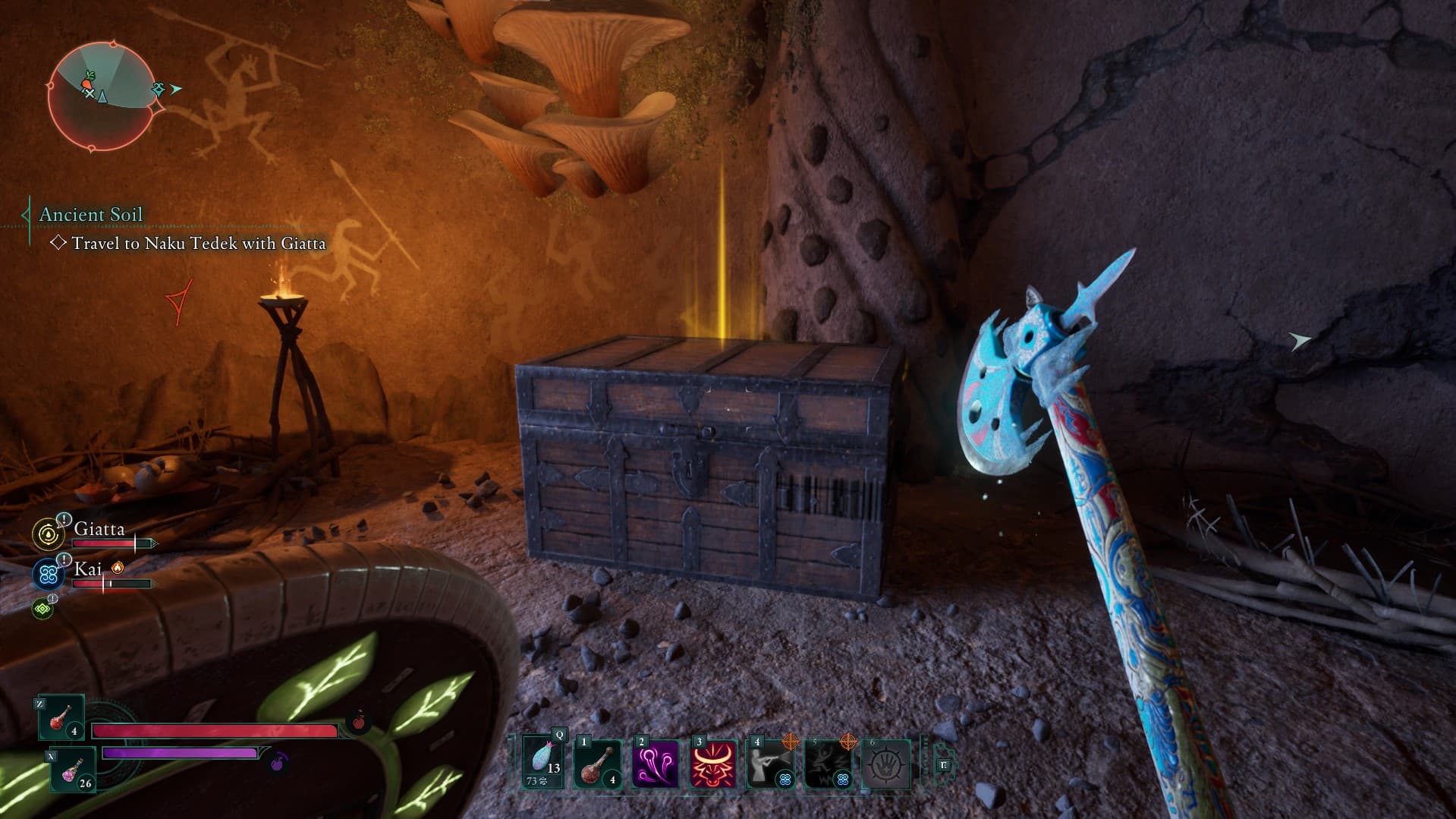The height and width of the screenshot is (819, 1456).
Task: Use the red health potion slot
Action: pyautogui.click(x=61, y=717)
